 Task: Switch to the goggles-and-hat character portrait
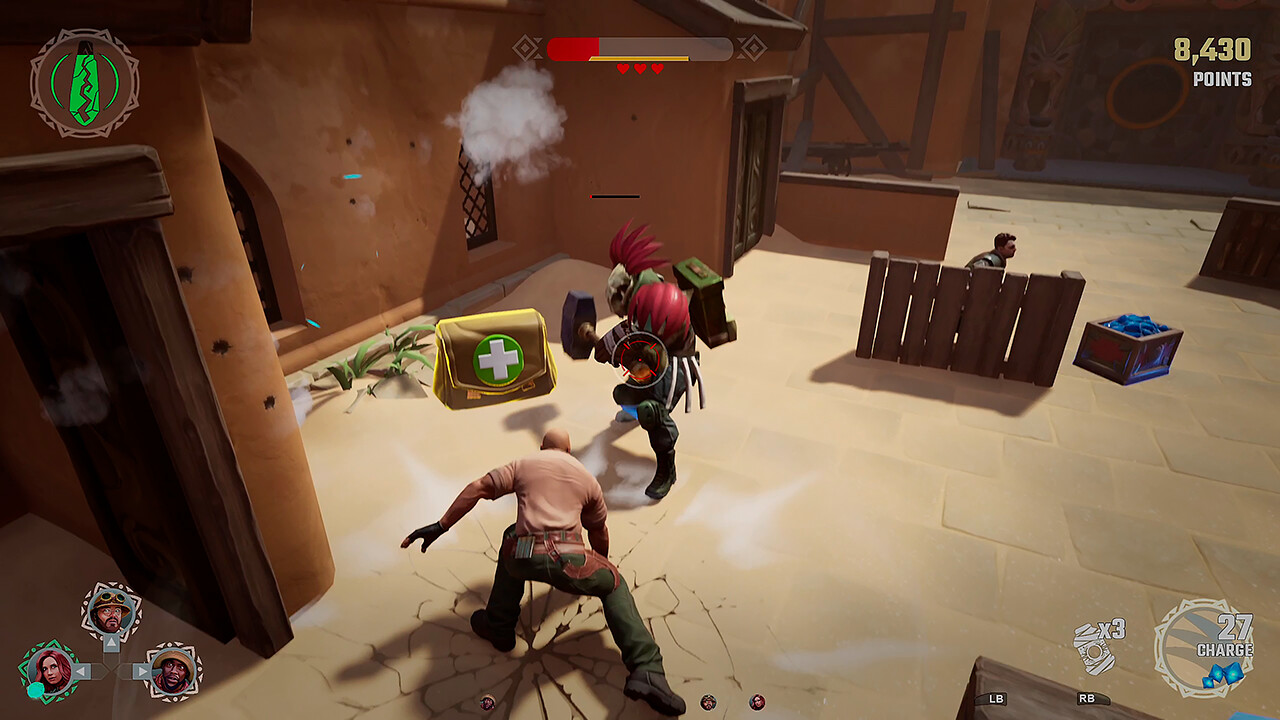tap(110, 612)
